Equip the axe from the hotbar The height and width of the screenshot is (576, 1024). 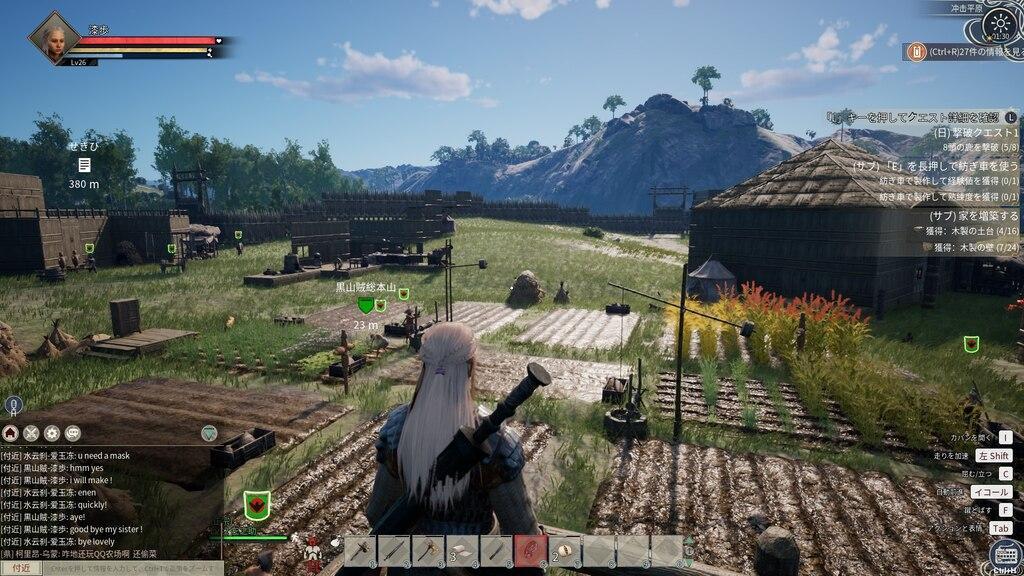430,551
